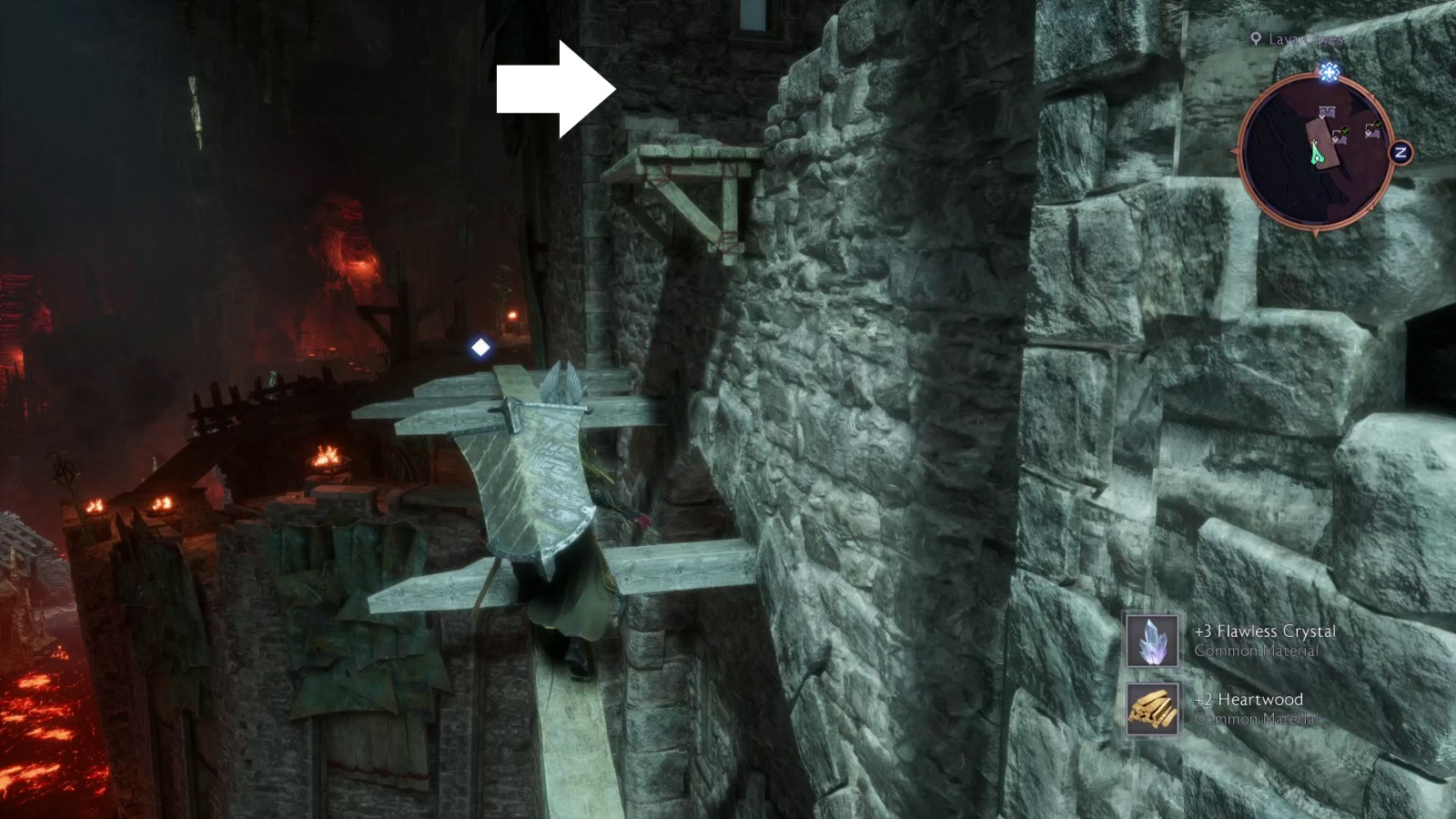Click the uppermost chest icon on minimap
The height and width of the screenshot is (819, 1456).
click(x=1328, y=110)
